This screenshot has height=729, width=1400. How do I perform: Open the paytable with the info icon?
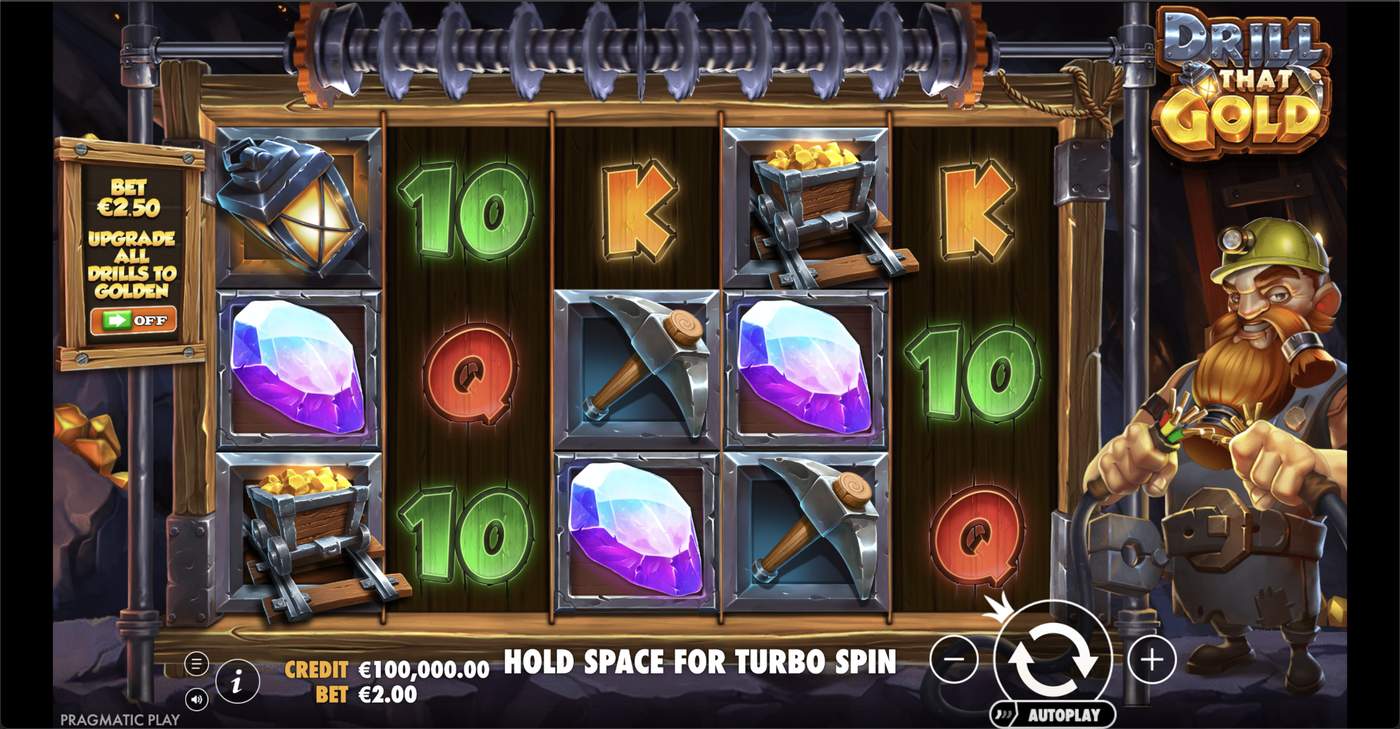tap(237, 681)
